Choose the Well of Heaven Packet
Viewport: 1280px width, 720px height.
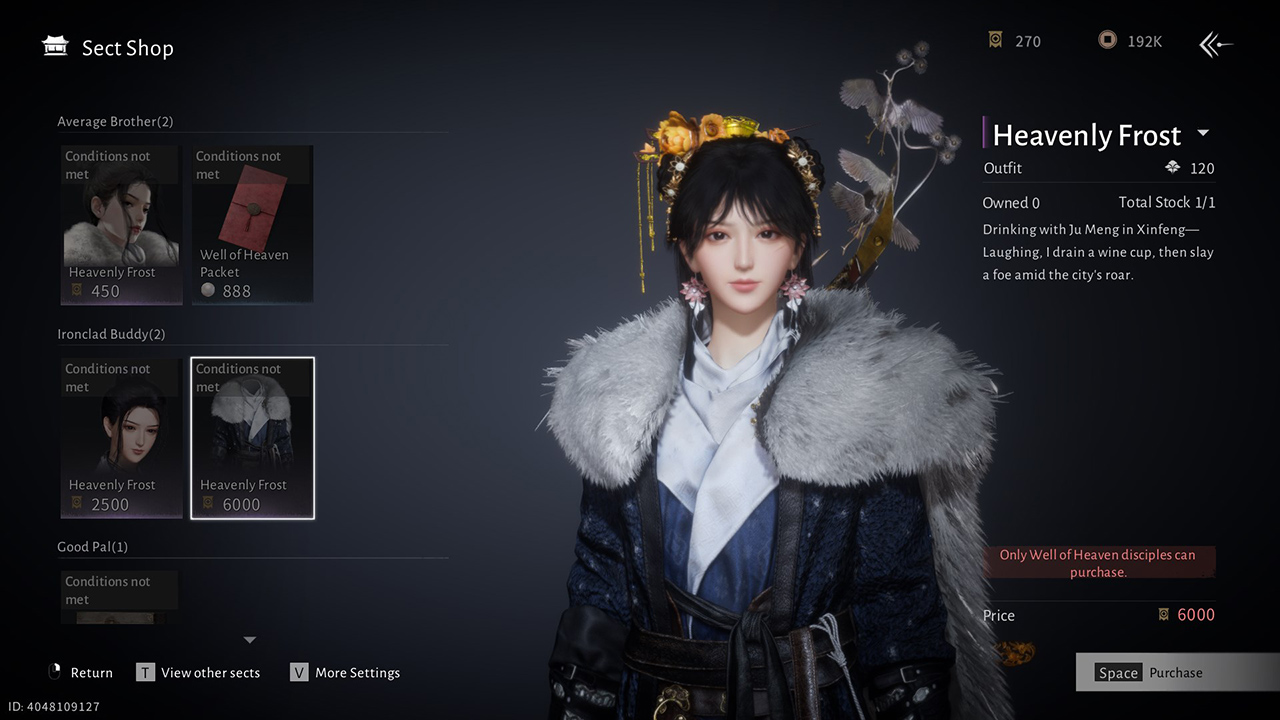[x=252, y=225]
